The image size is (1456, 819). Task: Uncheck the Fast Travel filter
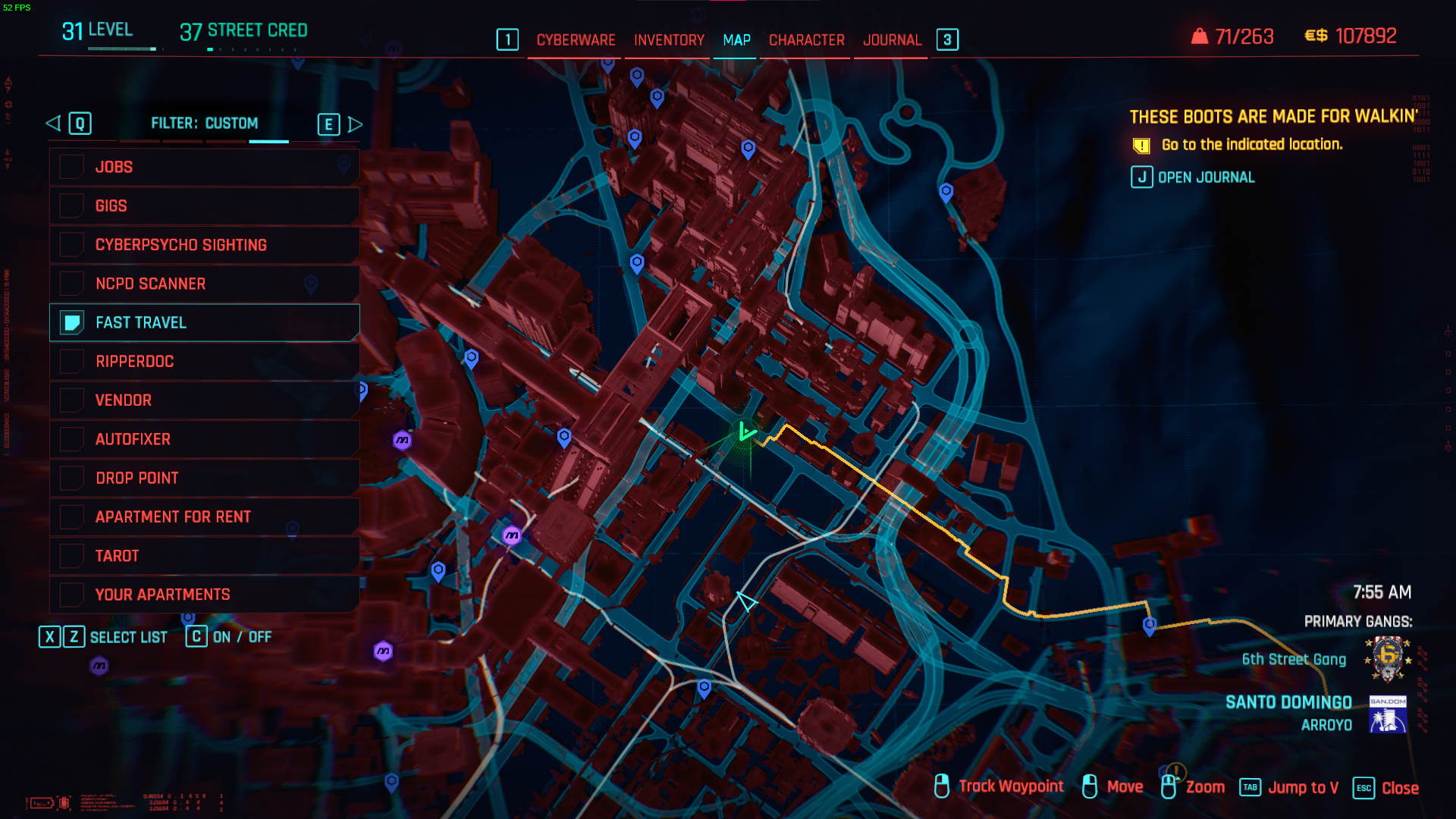[72, 323]
